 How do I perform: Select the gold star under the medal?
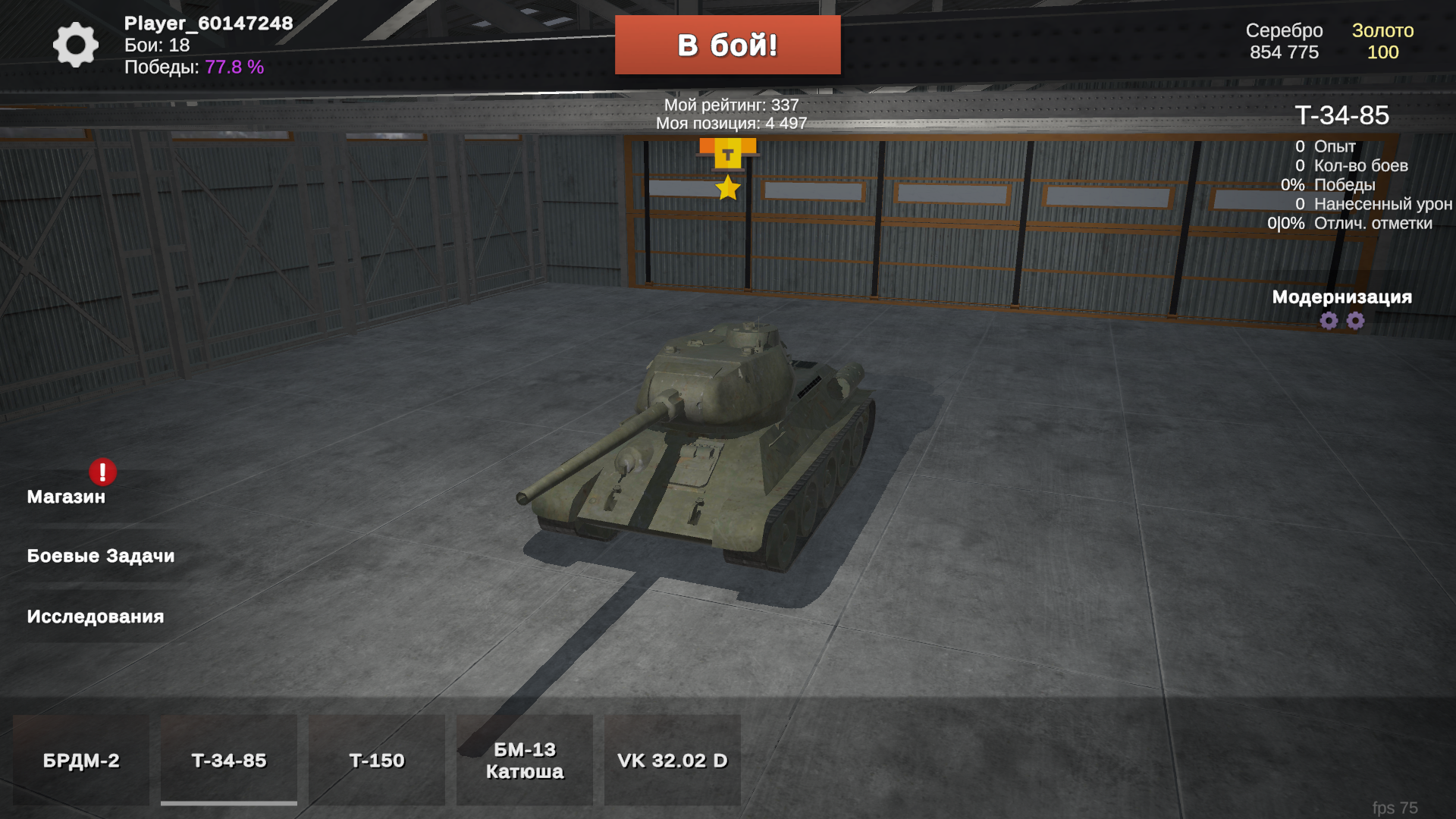coord(729,189)
